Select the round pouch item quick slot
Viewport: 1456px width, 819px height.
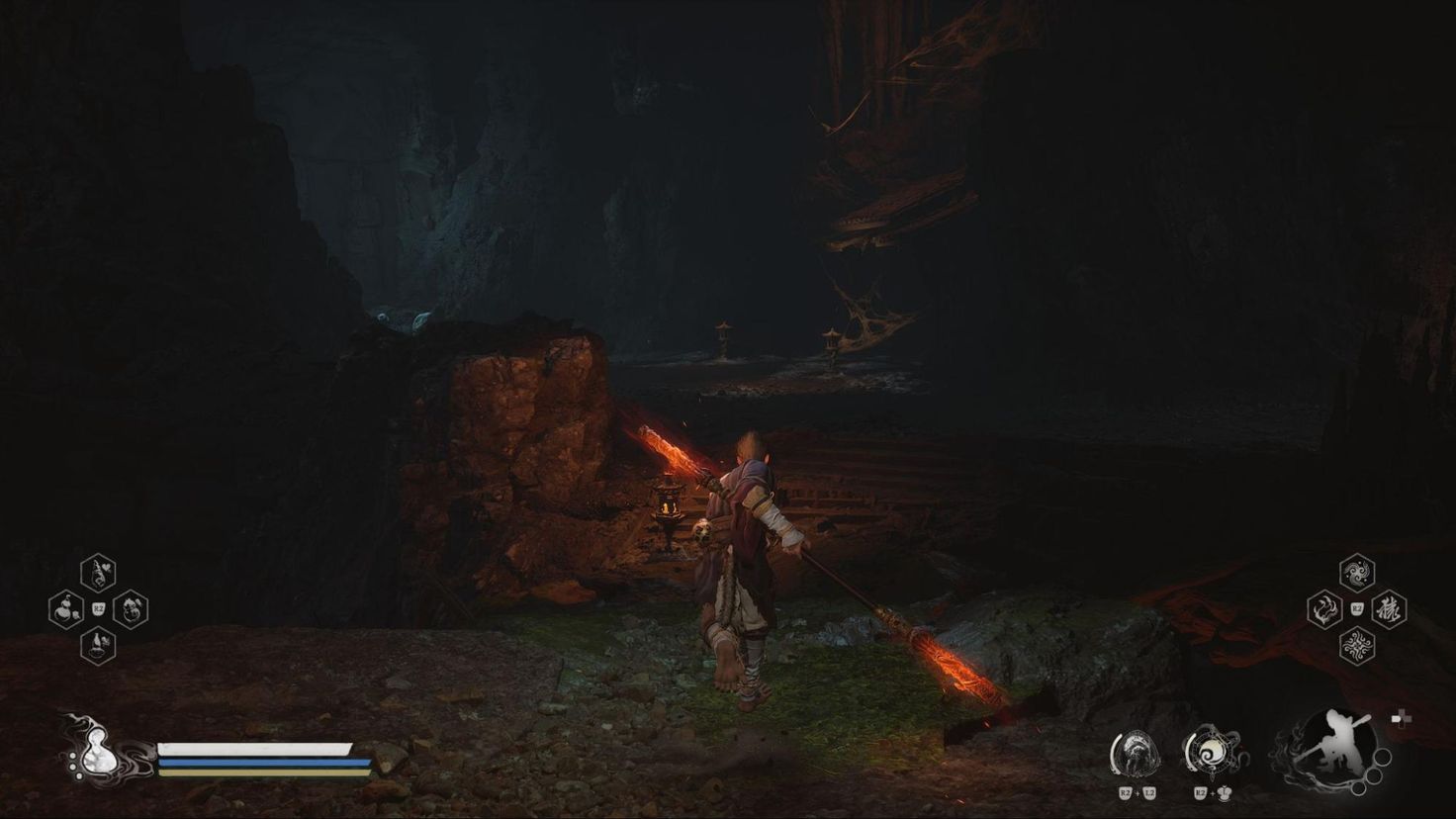[x=131, y=609]
